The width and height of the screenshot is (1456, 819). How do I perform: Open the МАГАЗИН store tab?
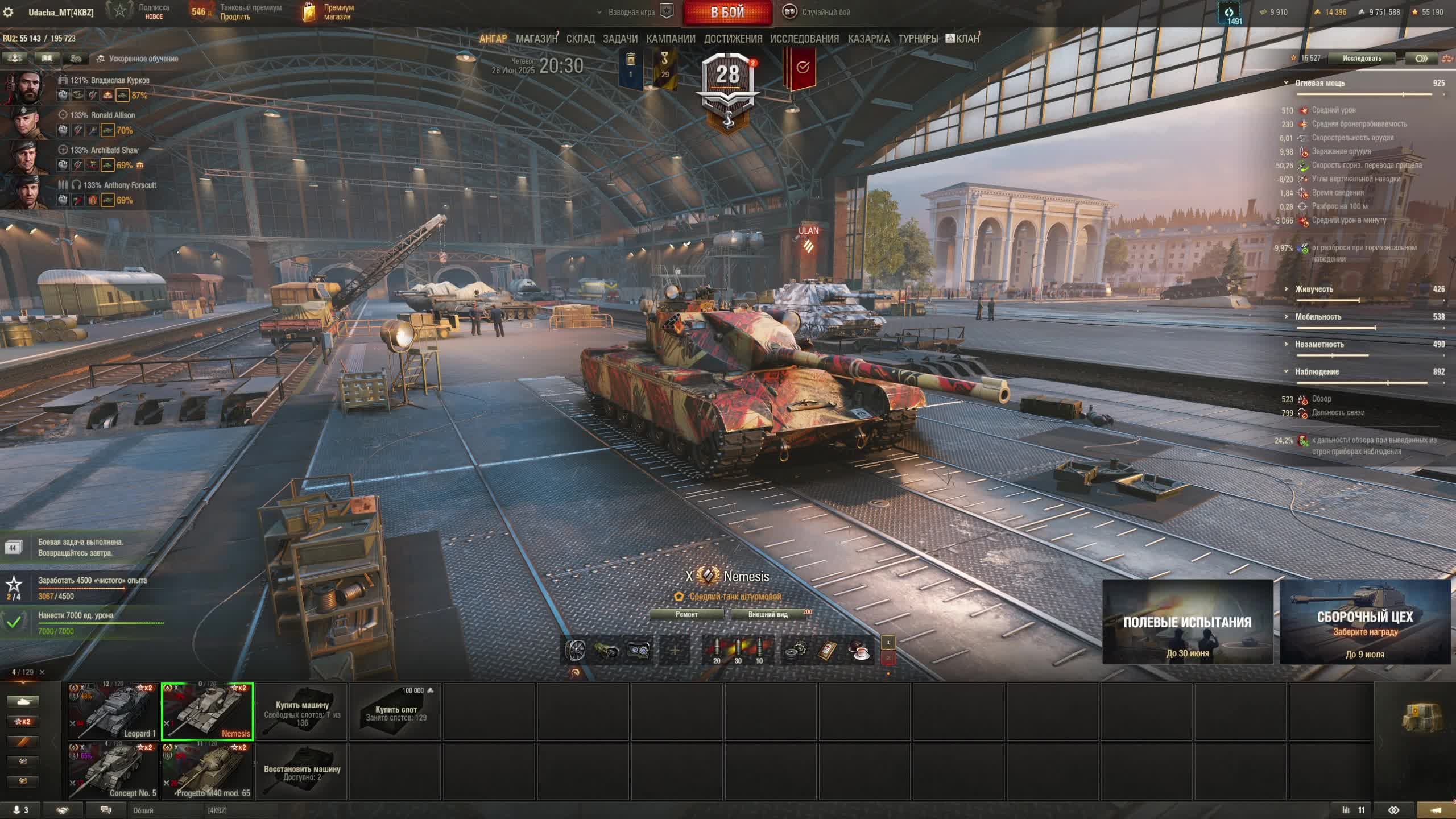[536, 39]
